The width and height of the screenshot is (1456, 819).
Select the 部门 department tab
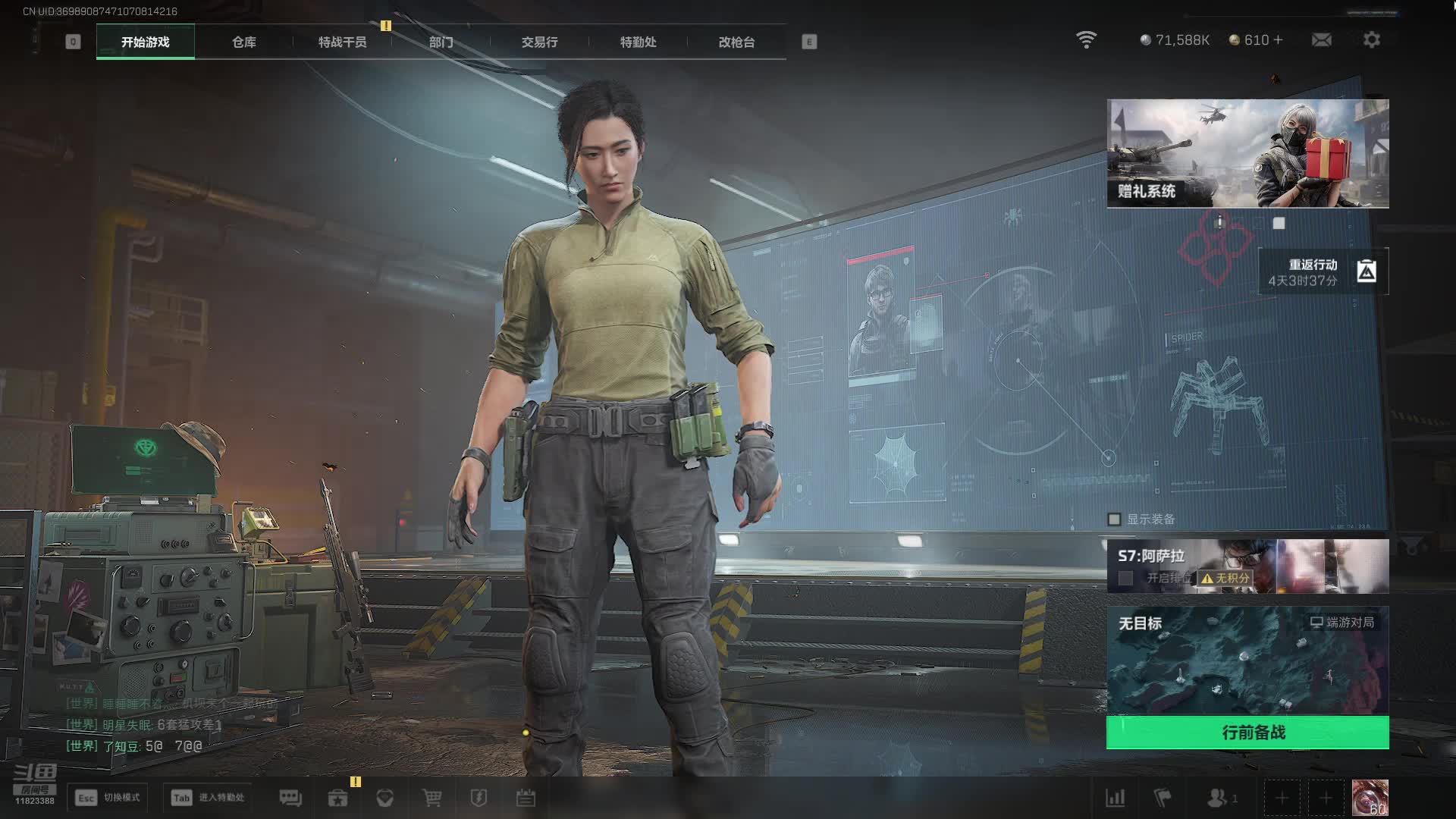tap(441, 42)
